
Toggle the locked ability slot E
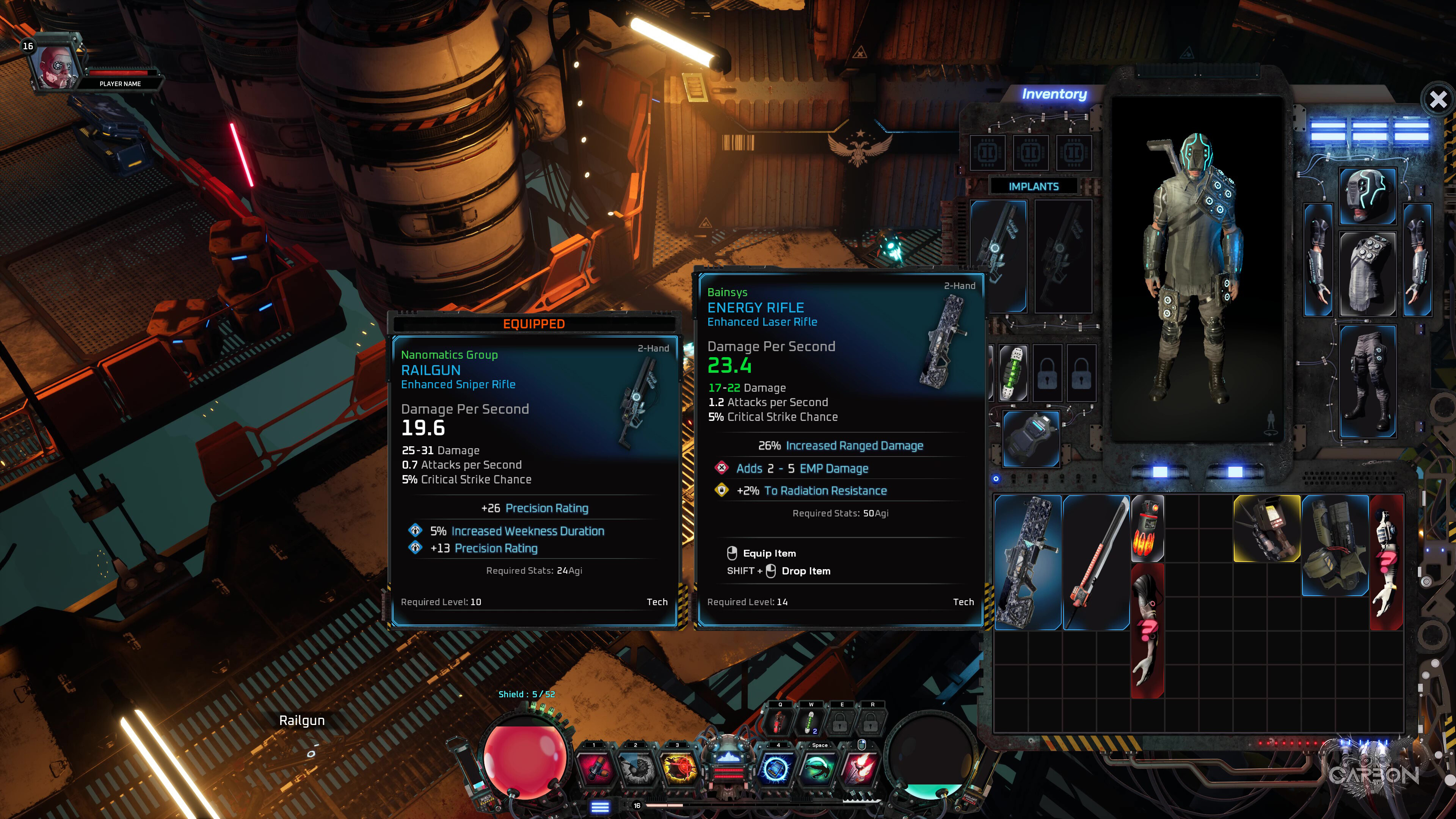pyautogui.click(x=841, y=723)
